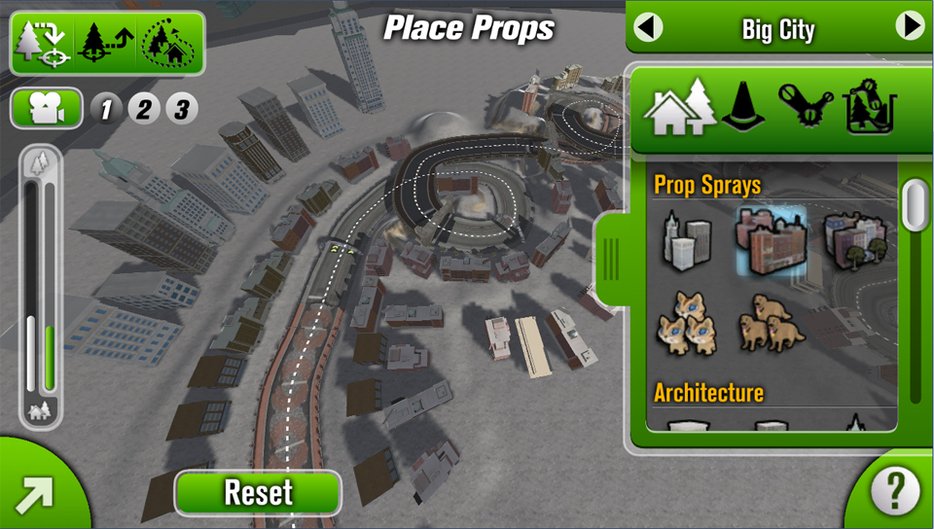Viewport: 934px width, 529px height.
Task: Select the skyscraper prop spray
Action: [x=686, y=240]
